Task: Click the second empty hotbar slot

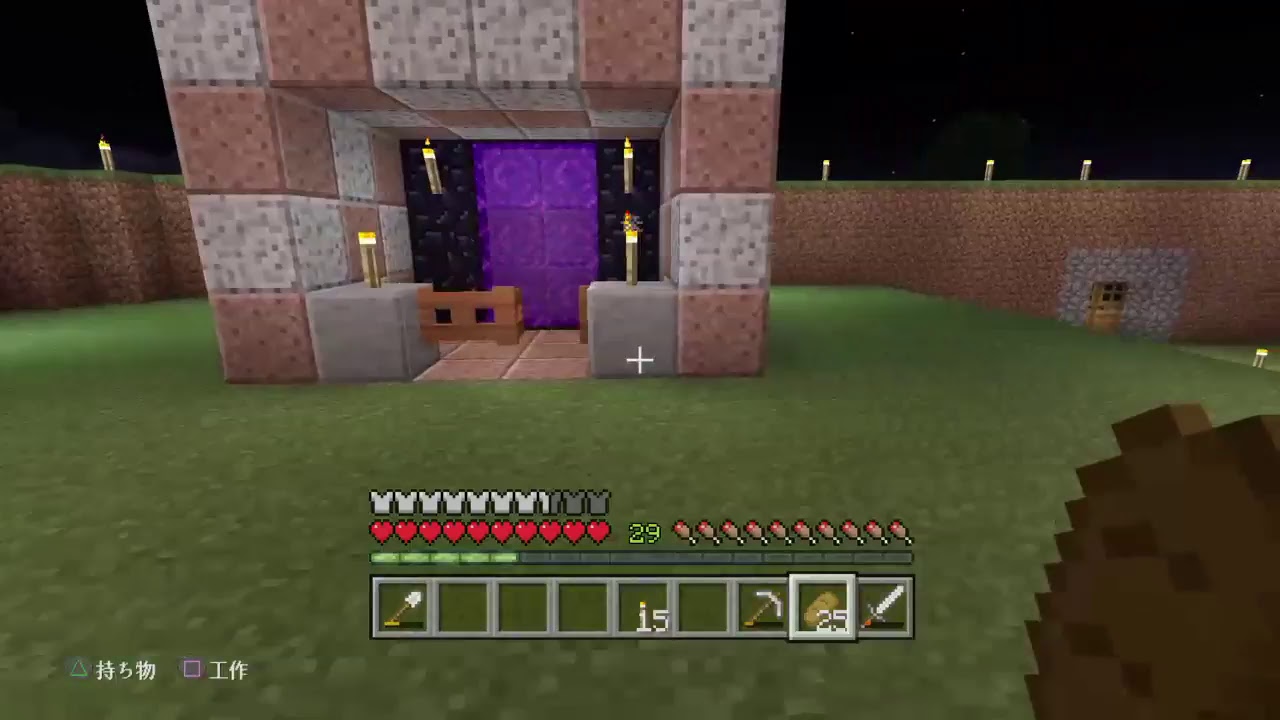Action: click(x=522, y=607)
